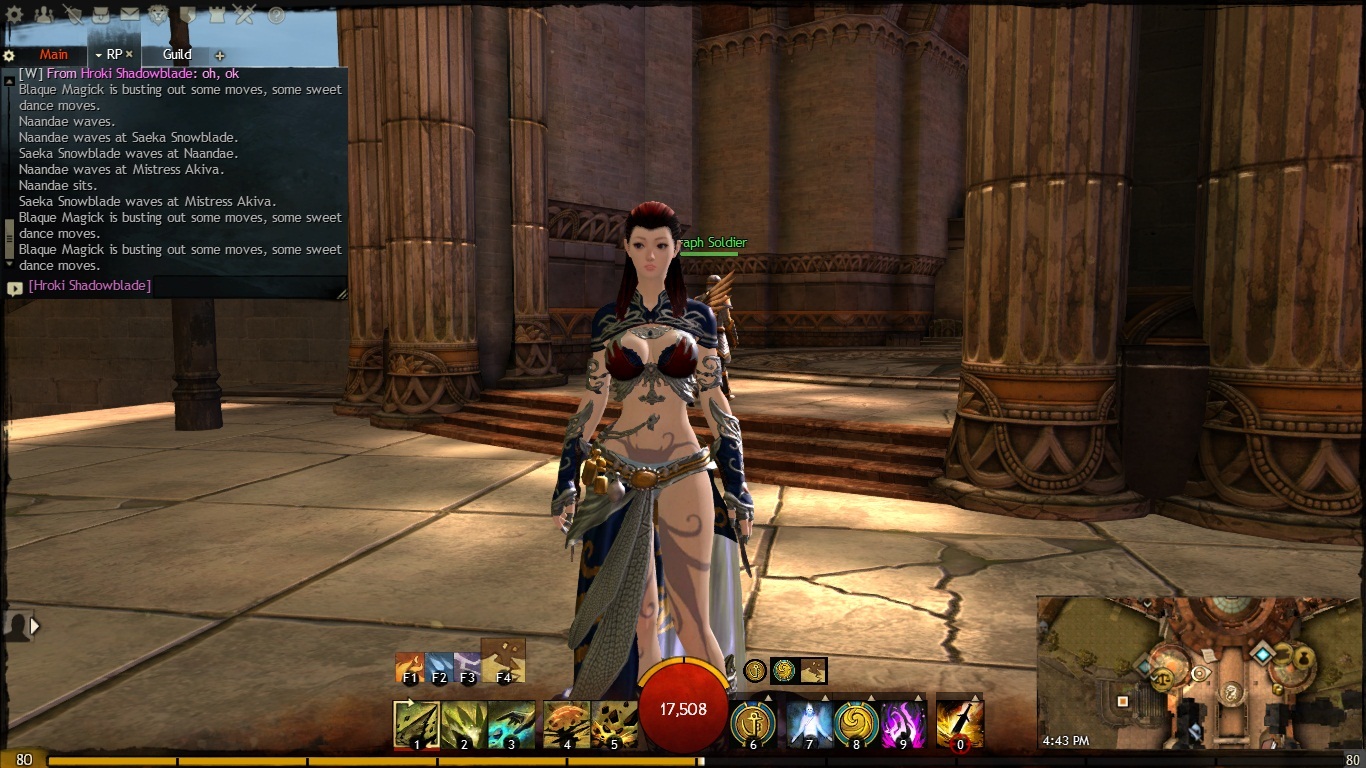Open the Black Lion Trading Company lion icon
This screenshot has height=768, width=1366.
(159, 15)
